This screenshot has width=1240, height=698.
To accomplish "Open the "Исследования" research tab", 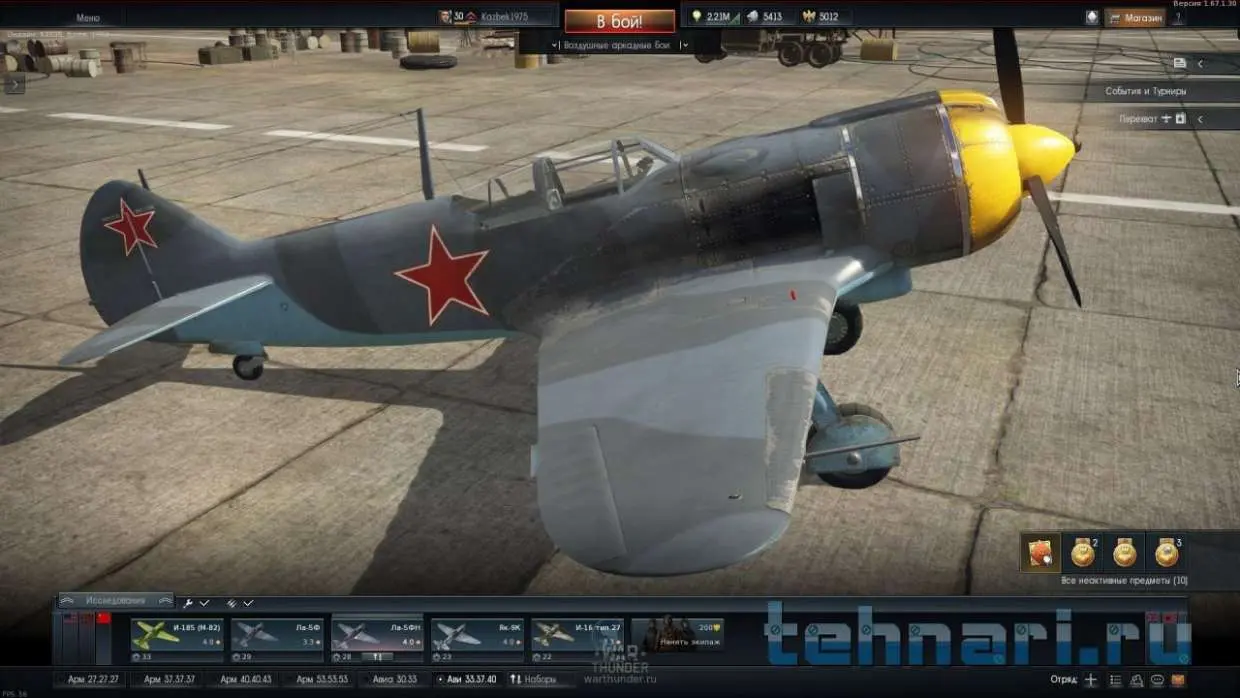I will coord(116,601).
